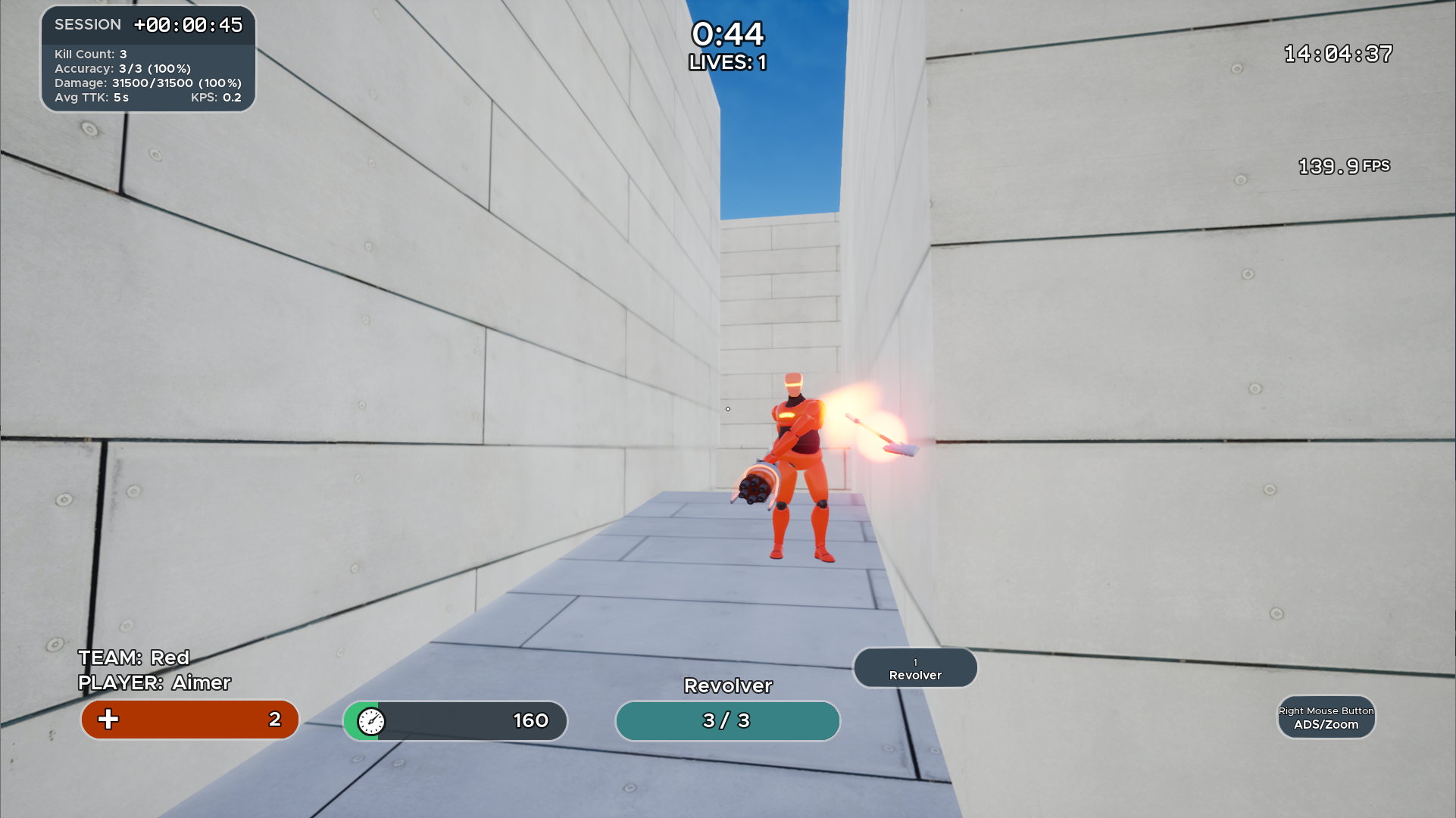The width and height of the screenshot is (1456, 818).
Task: Toggle the Revolver weapon slot 1
Action: [915, 667]
